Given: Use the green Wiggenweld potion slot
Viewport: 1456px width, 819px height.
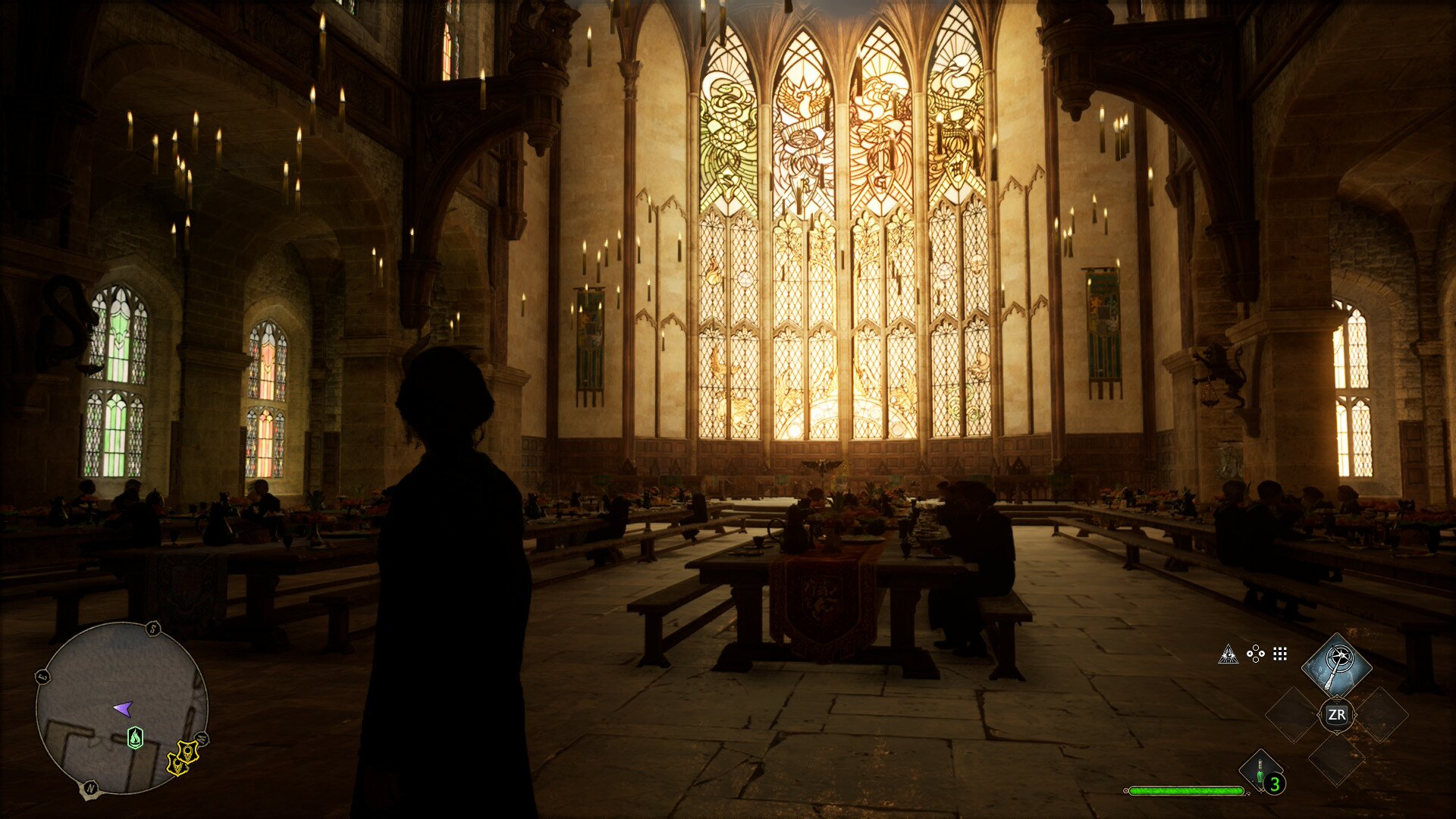Looking at the screenshot, I should pos(1260,772).
